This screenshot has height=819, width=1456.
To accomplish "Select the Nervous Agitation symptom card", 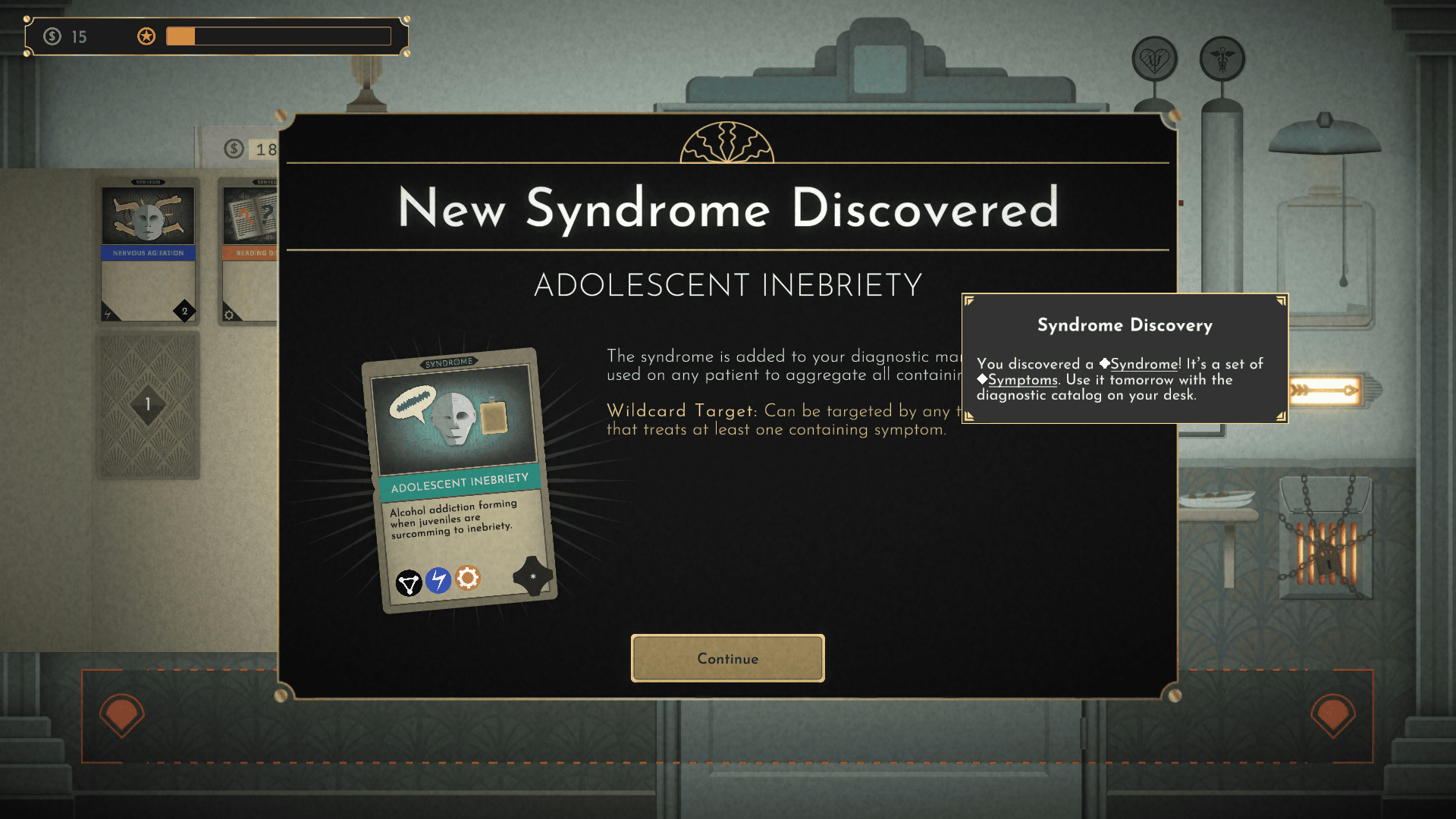I will [x=149, y=250].
